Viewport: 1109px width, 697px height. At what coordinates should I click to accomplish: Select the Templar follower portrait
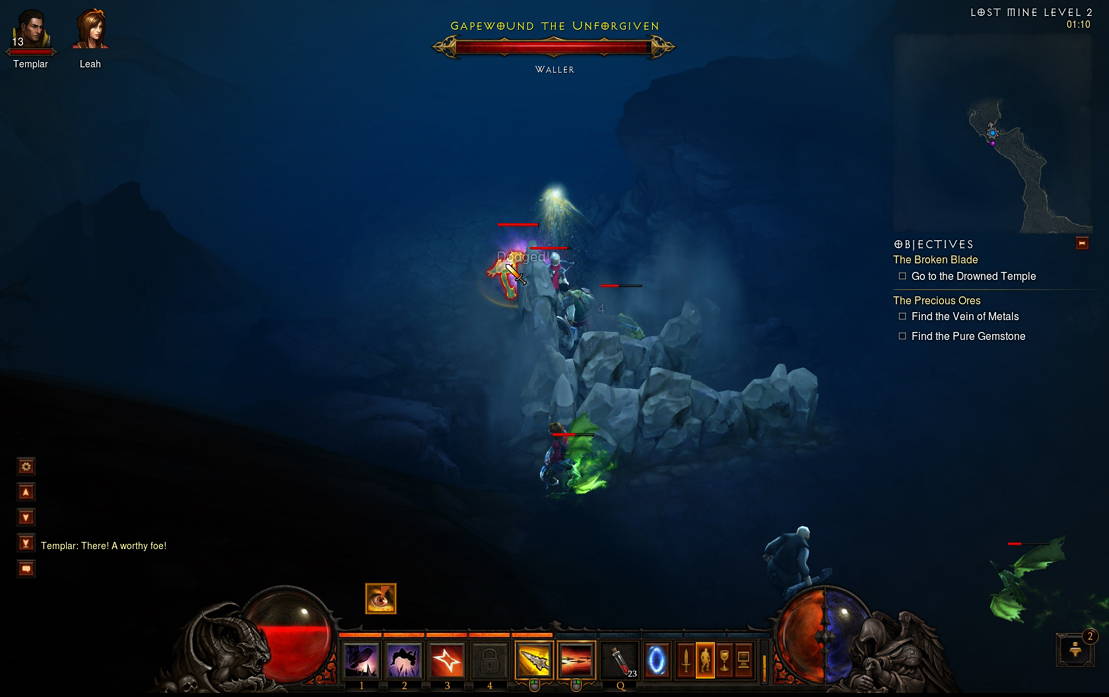[x=31, y=31]
